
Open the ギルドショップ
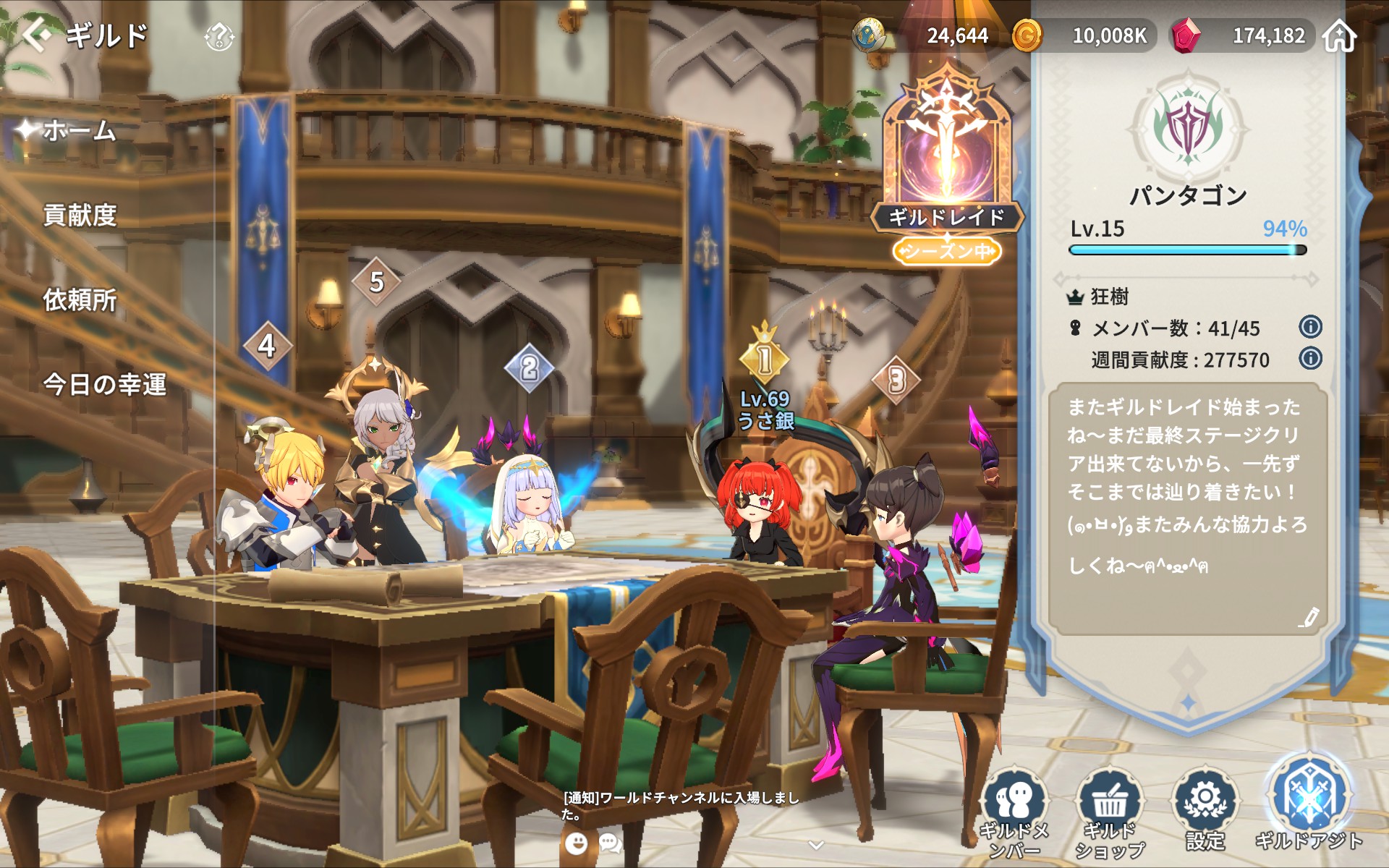coord(1109,814)
